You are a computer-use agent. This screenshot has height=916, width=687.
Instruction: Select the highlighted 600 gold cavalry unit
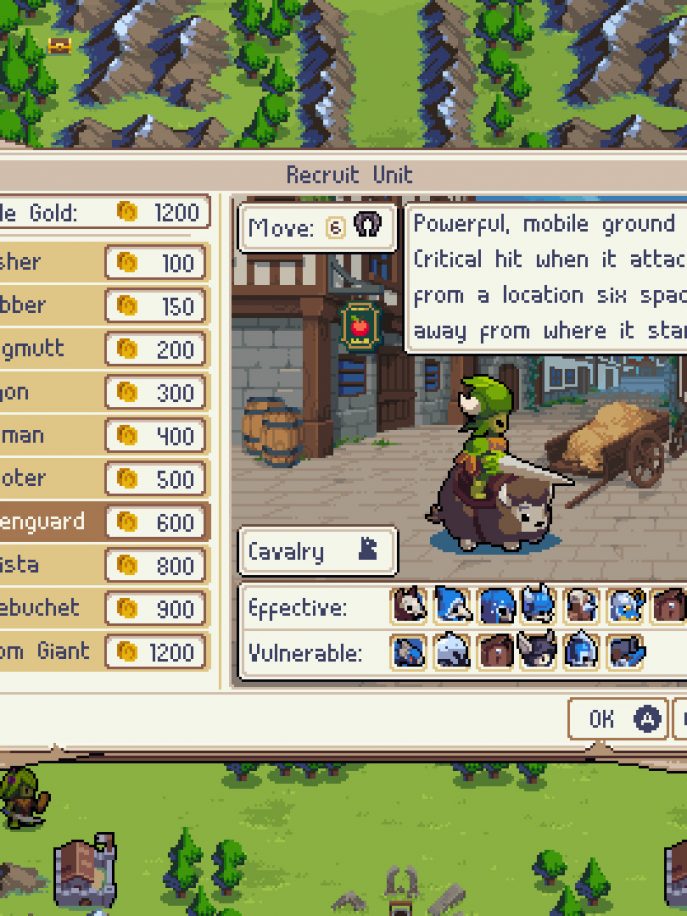(x=100, y=522)
